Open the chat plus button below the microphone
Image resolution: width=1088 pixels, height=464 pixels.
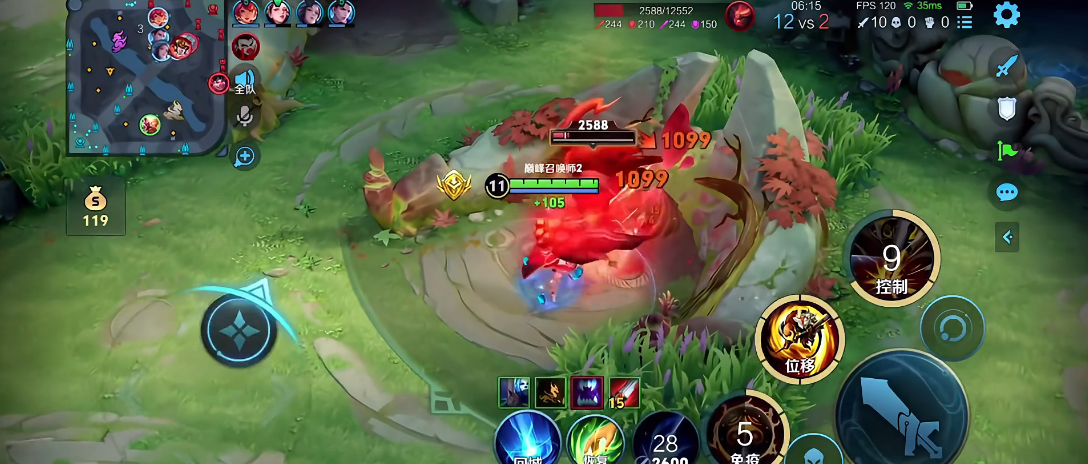[245, 156]
